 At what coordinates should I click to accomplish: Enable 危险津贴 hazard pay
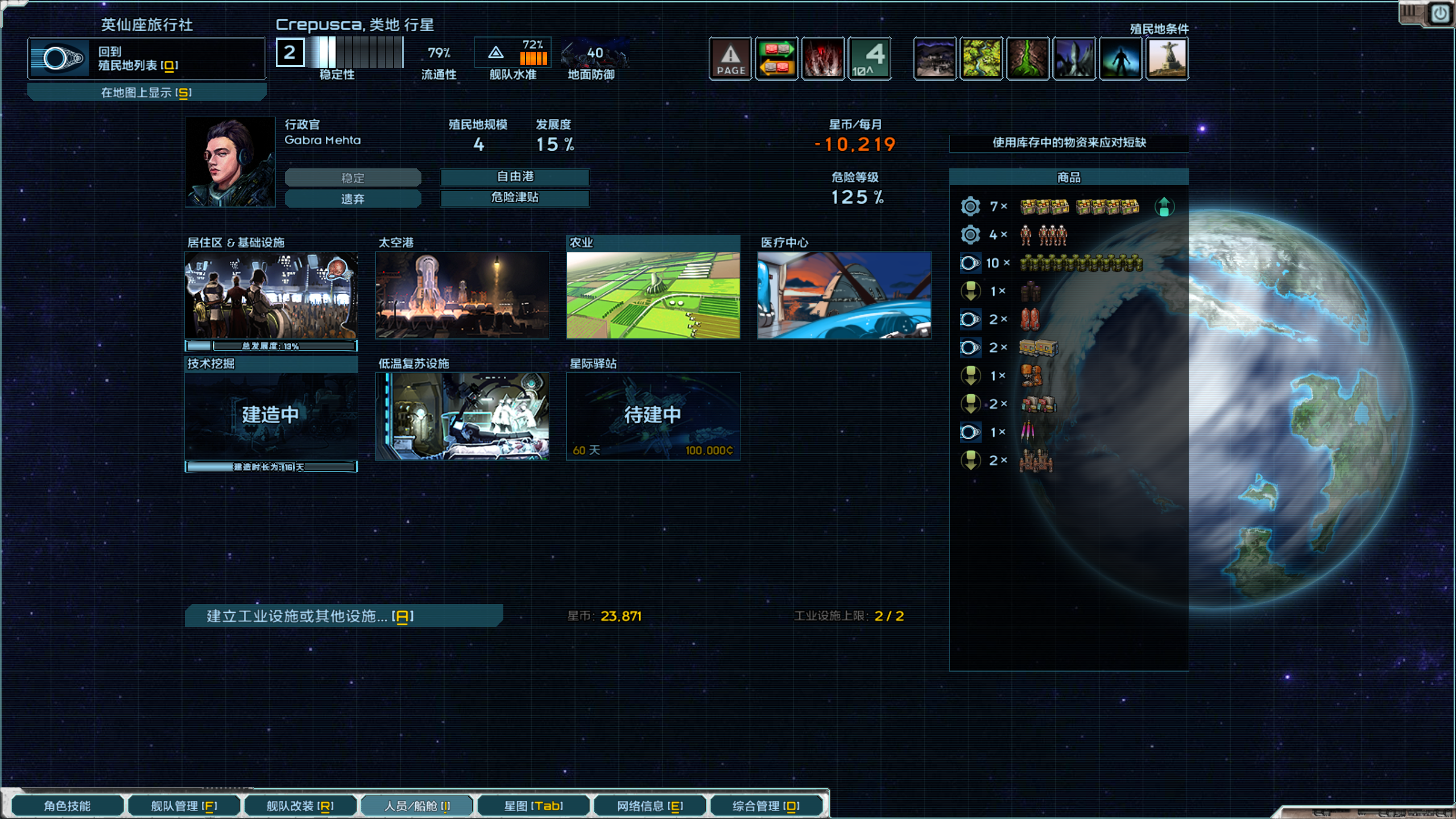[x=515, y=198]
